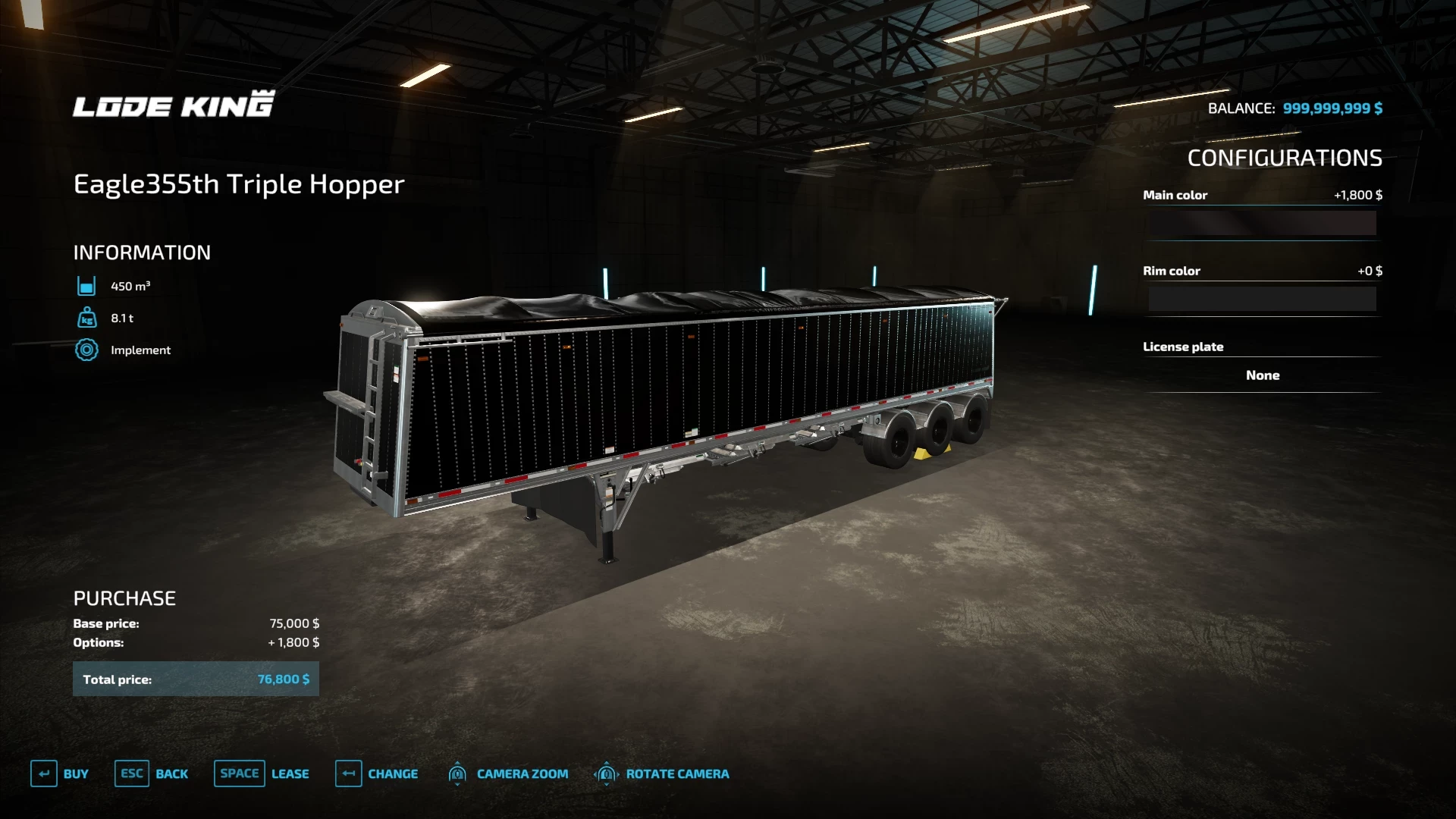
Task: Toggle the Main color option
Action: tap(1261, 195)
